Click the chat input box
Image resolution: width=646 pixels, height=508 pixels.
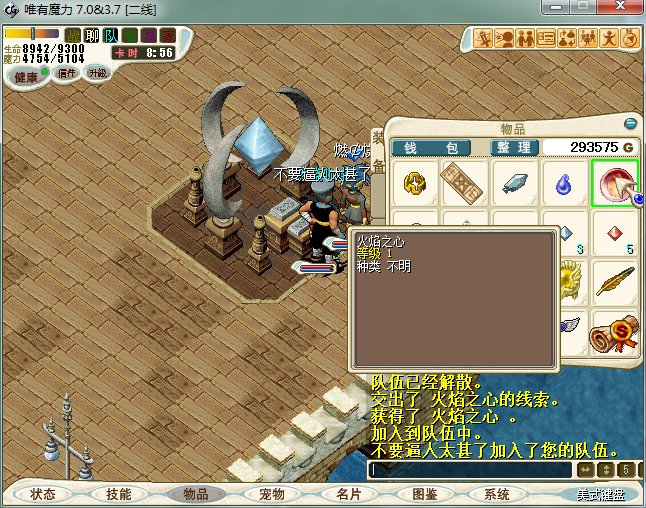(470, 470)
